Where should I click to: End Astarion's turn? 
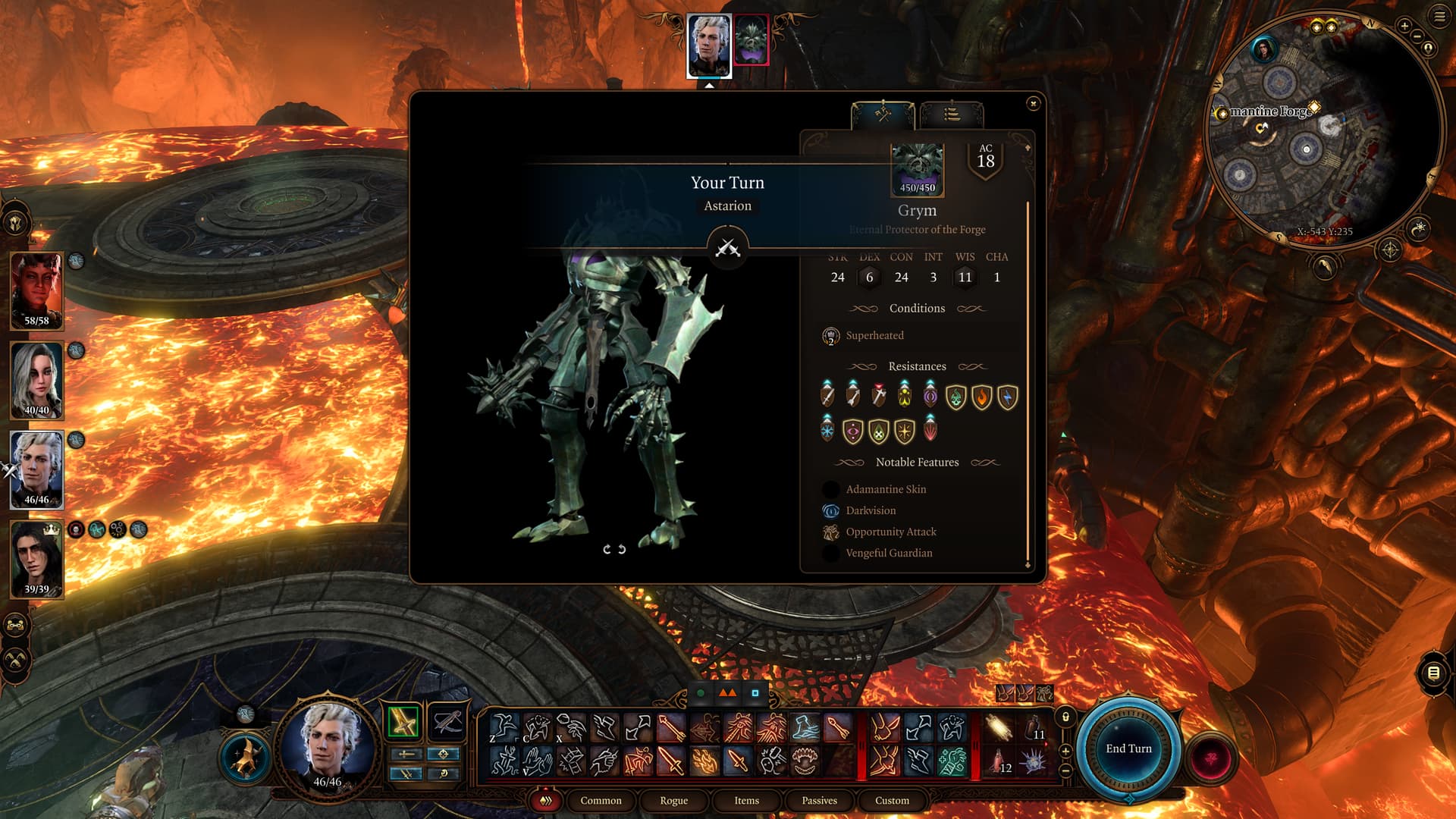pyautogui.click(x=1128, y=748)
